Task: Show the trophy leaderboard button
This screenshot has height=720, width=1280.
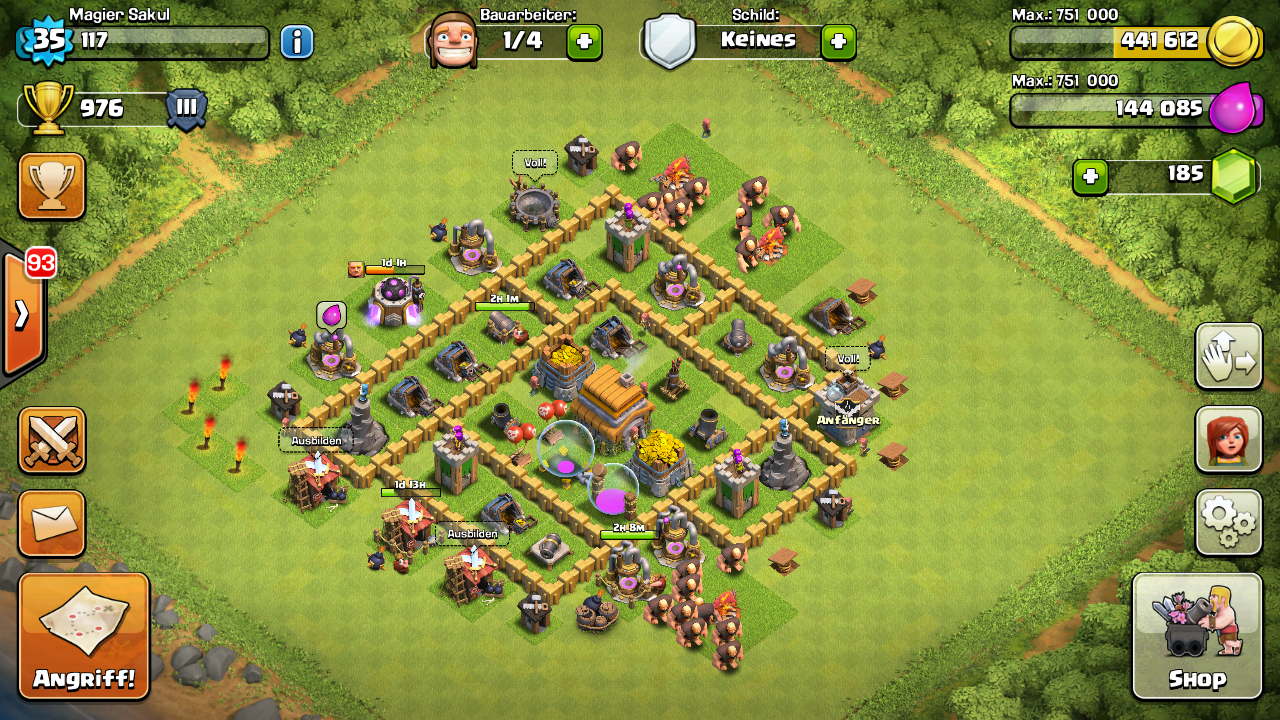Action: (51, 185)
